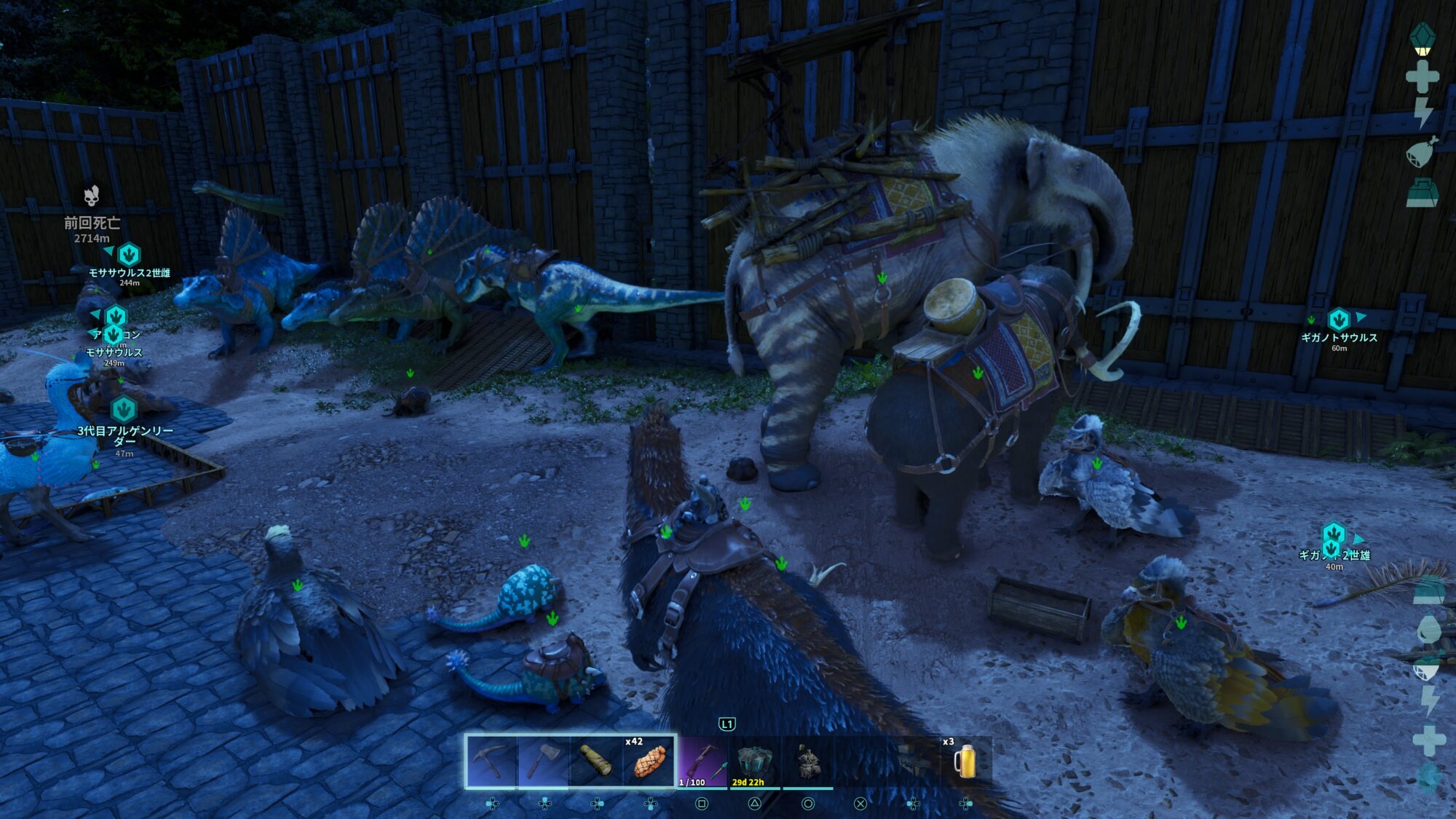Click the water droplet status icon

click(1428, 629)
